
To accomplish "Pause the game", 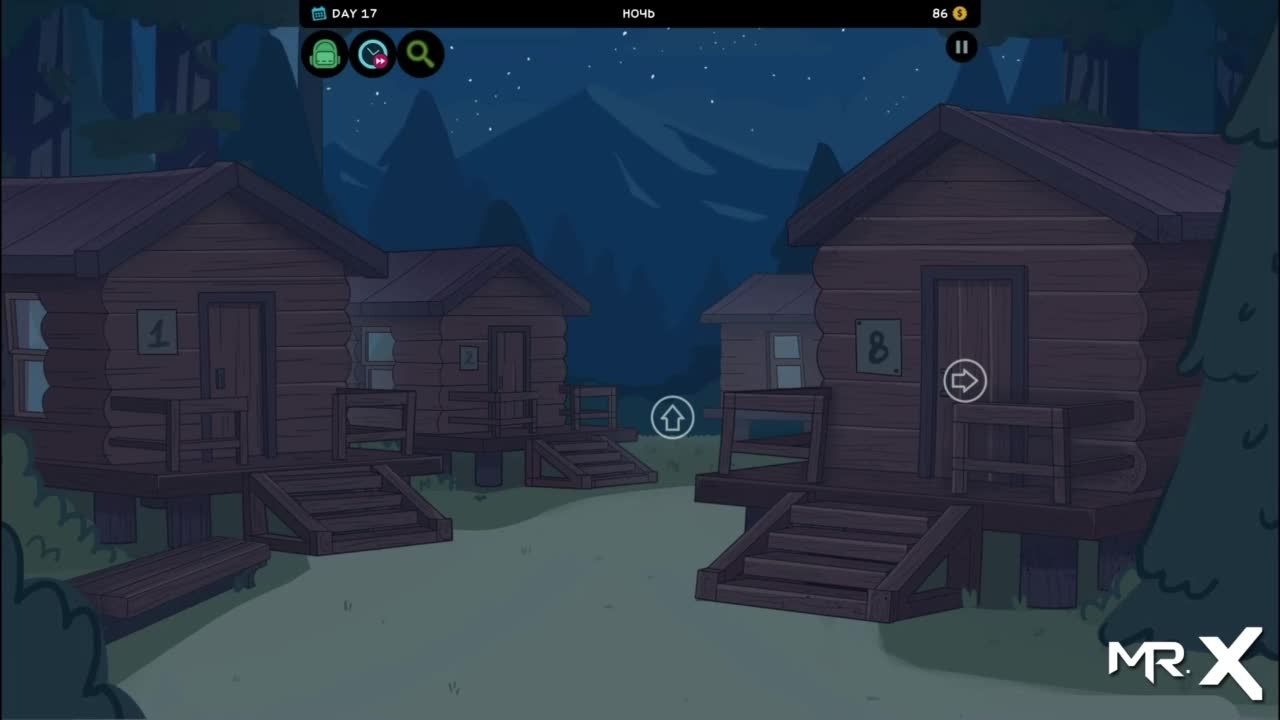I will (x=961, y=46).
